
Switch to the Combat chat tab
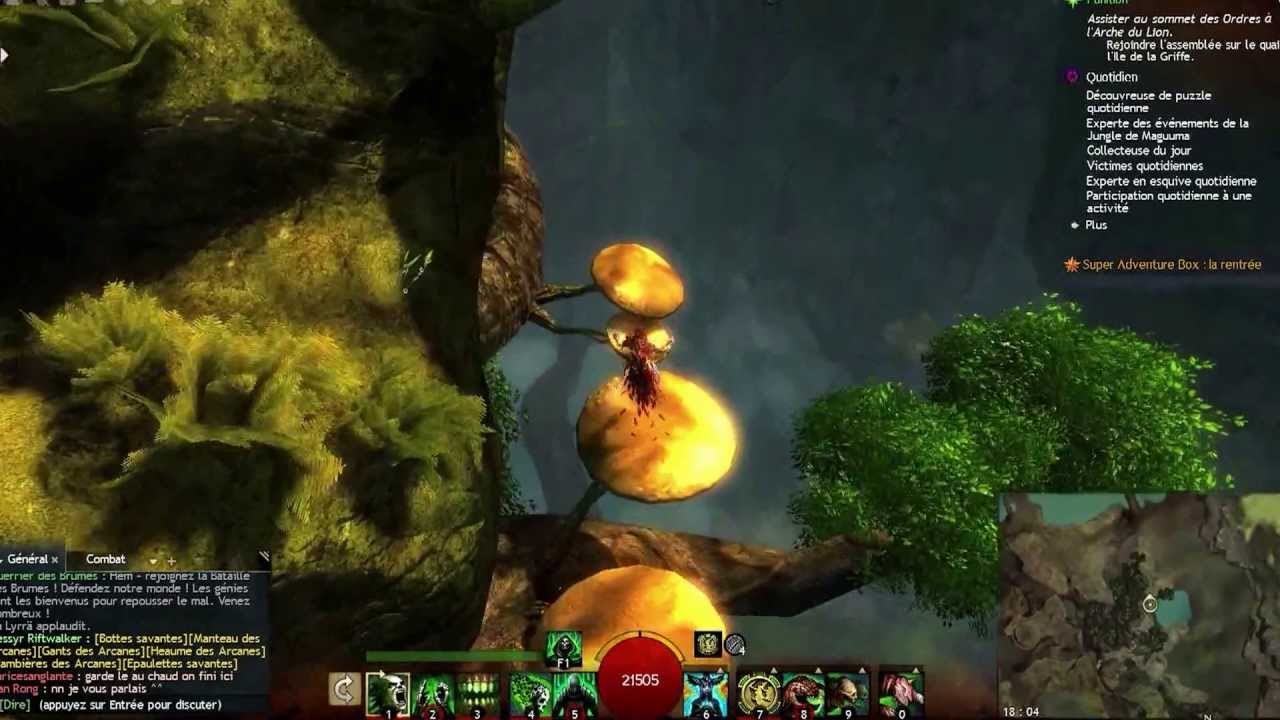[x=105, y=560]
